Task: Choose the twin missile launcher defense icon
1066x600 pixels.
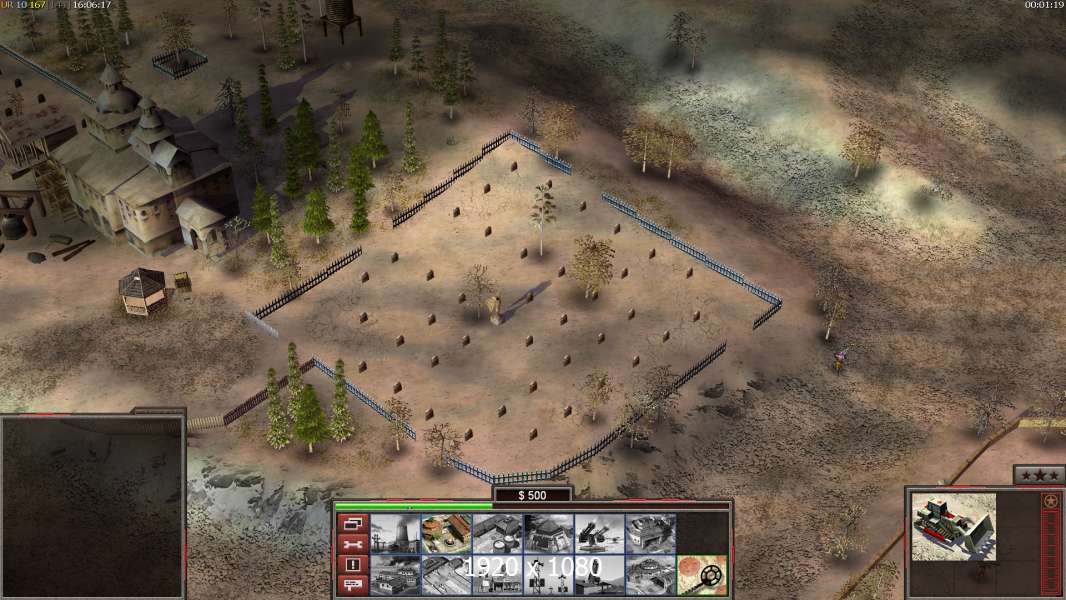Action: coord(599,533)
